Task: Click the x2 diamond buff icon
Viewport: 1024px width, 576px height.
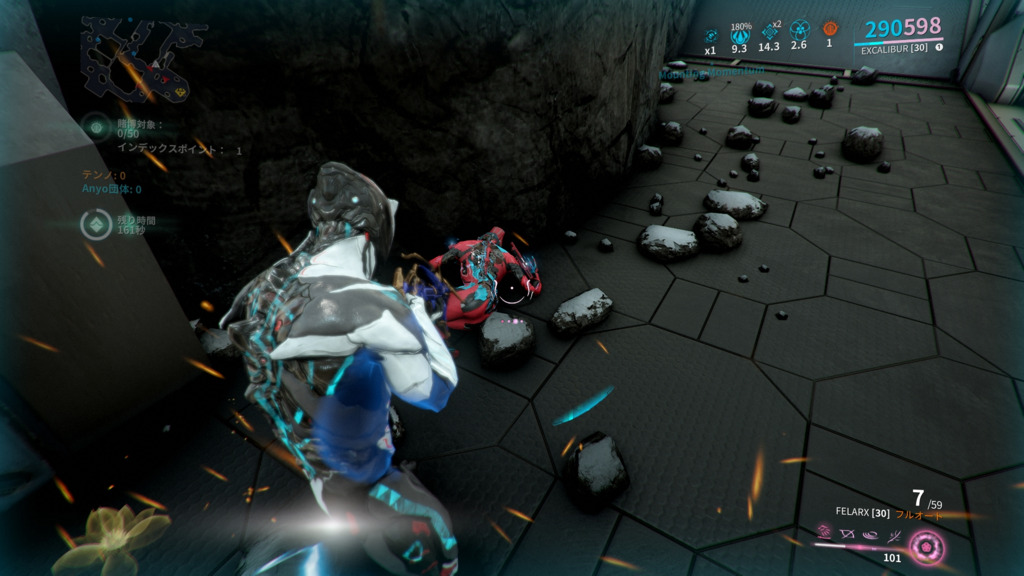Action: pyautogui.click(x=769, y=32)
